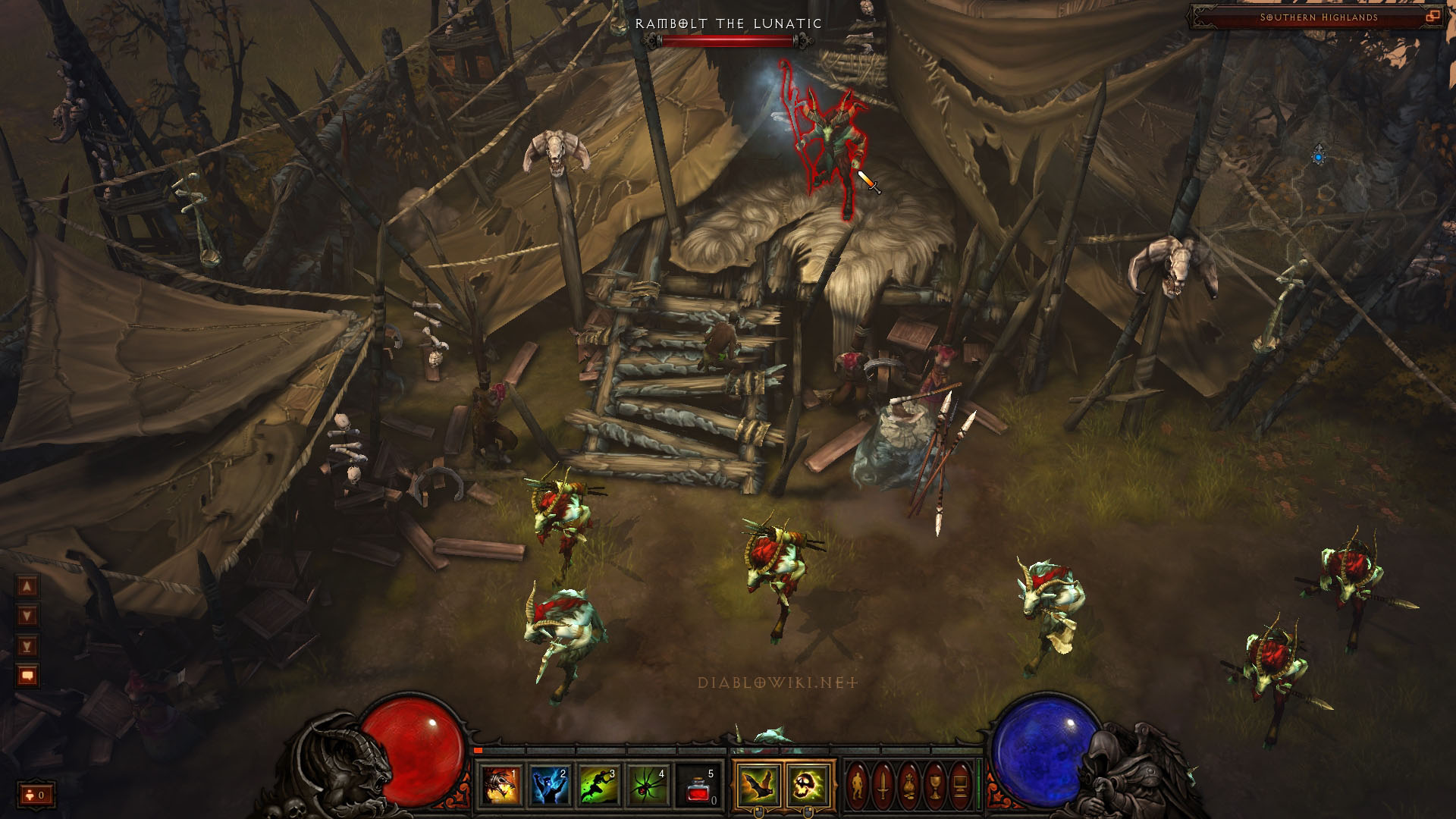Open the character figure menu button
1456x819 pixels.
pos(858,785)
